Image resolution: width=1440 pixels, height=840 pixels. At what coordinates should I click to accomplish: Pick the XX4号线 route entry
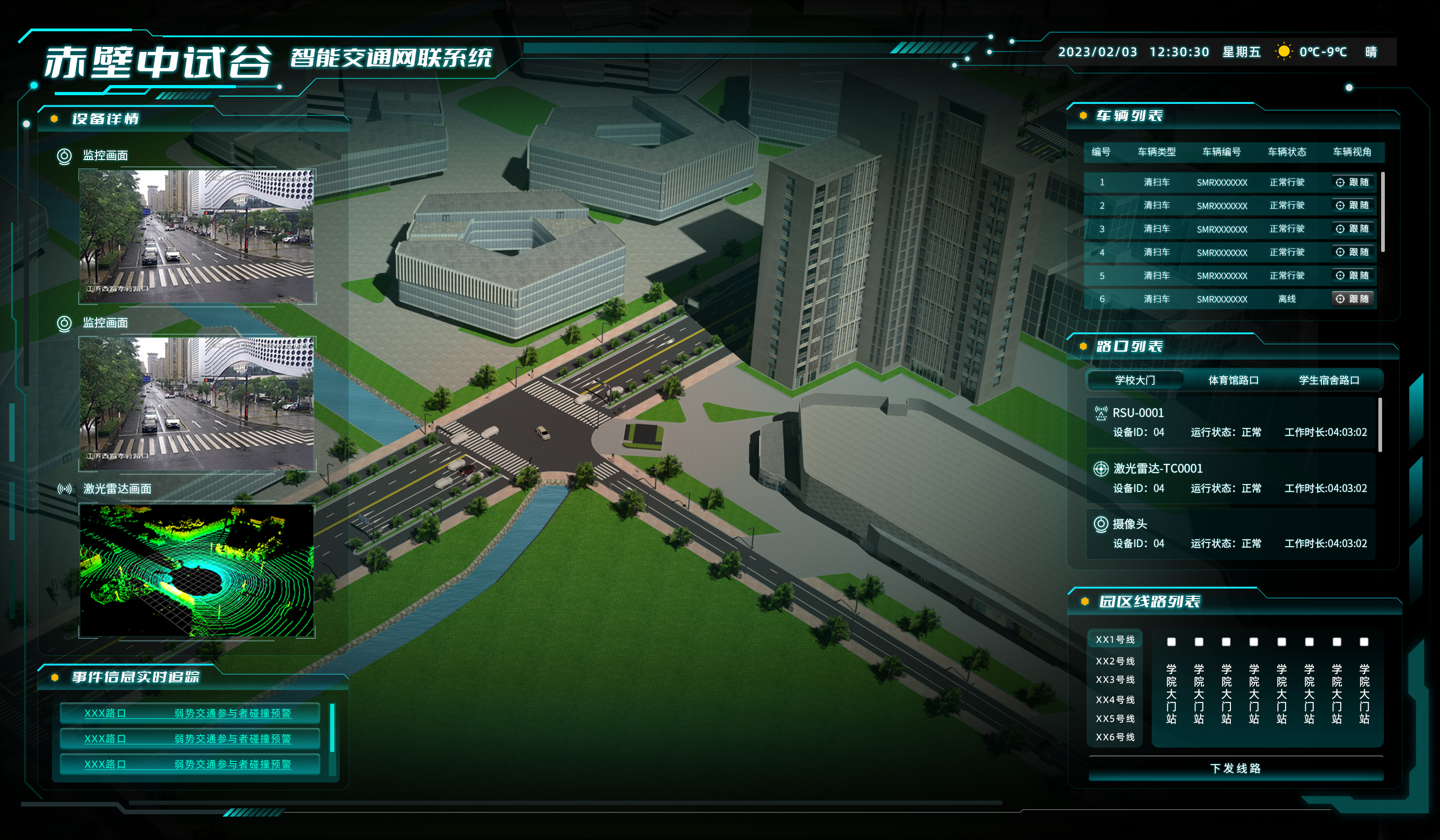point(1115,699)
